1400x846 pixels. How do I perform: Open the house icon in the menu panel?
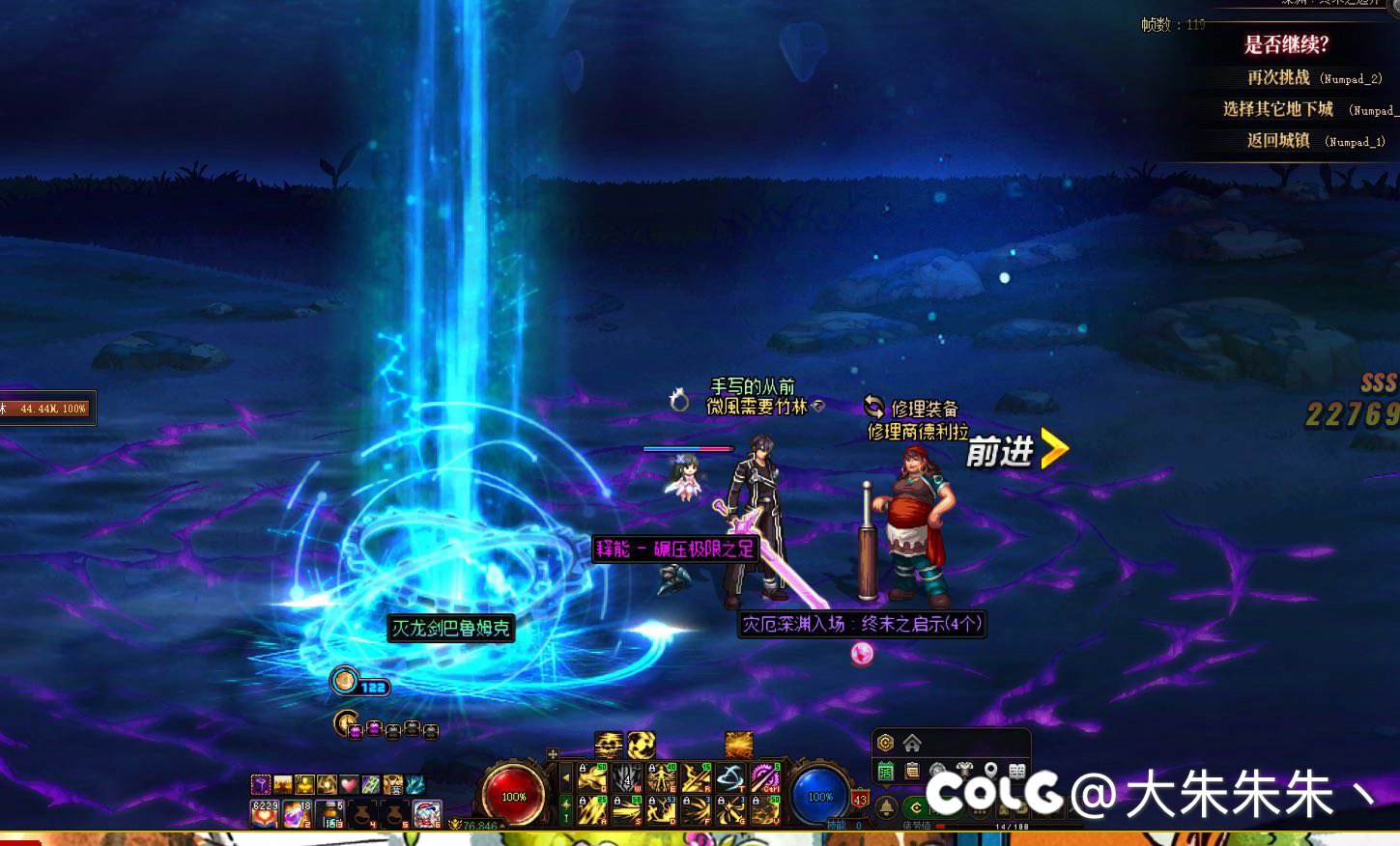tap(912, 743)
